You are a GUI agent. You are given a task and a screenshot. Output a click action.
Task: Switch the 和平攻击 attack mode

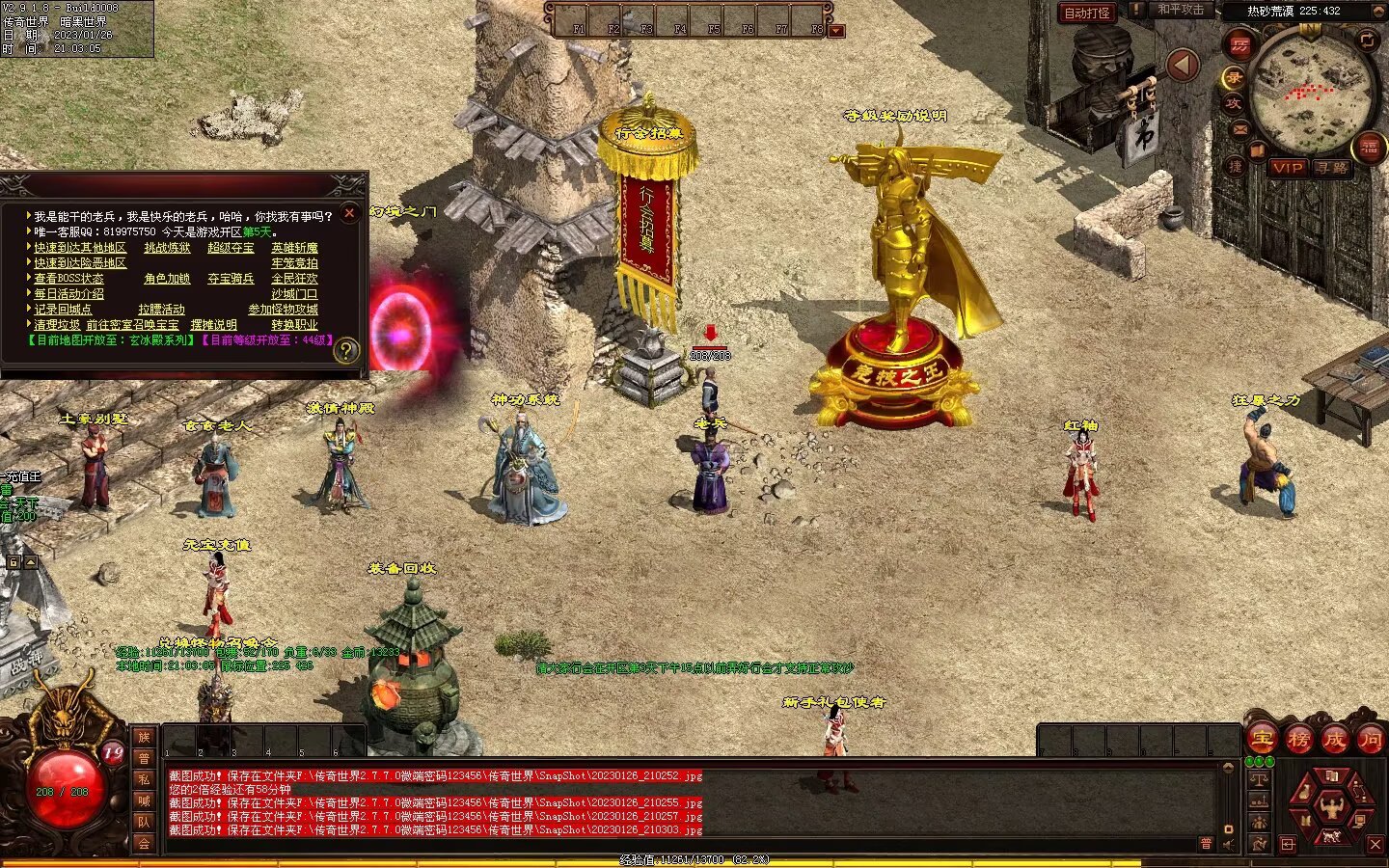[x=1181, y=11]
